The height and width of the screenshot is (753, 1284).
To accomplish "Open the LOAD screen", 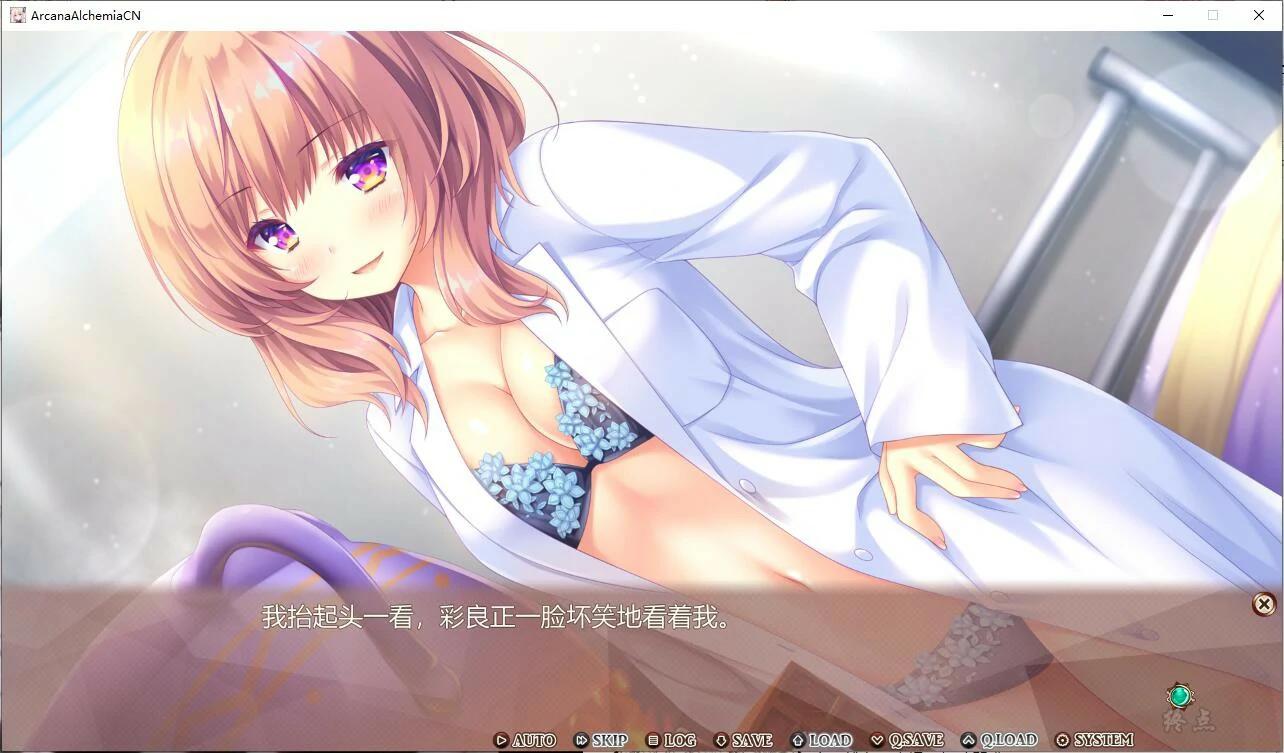I will click(x=831, y=740).
